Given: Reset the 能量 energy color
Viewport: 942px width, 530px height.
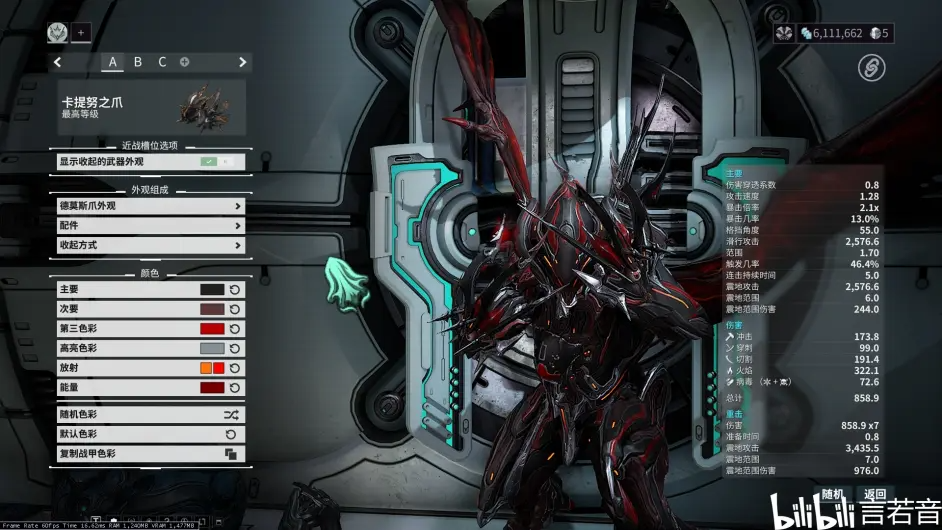Looking at the screenshot, I should pos(234,388).
